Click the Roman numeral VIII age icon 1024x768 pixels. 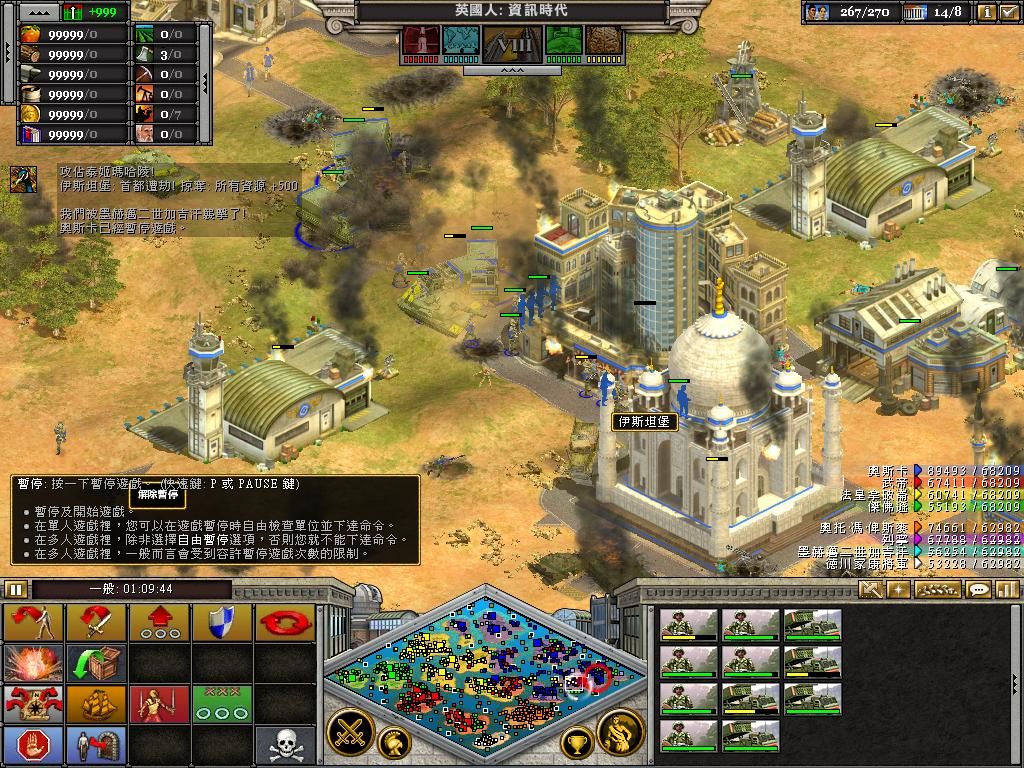[512, 44]
